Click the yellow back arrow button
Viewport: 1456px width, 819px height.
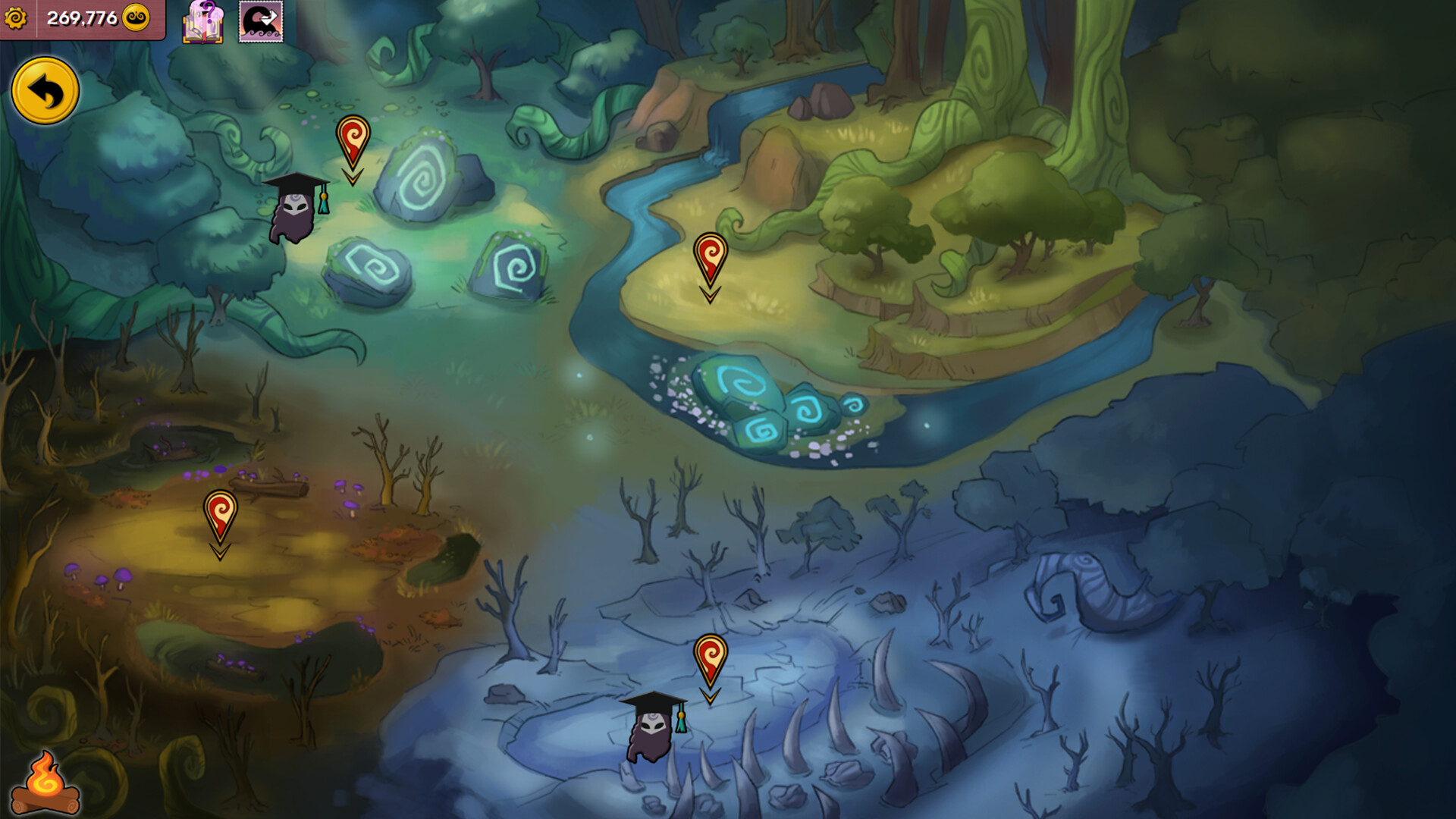coord(45,89)
